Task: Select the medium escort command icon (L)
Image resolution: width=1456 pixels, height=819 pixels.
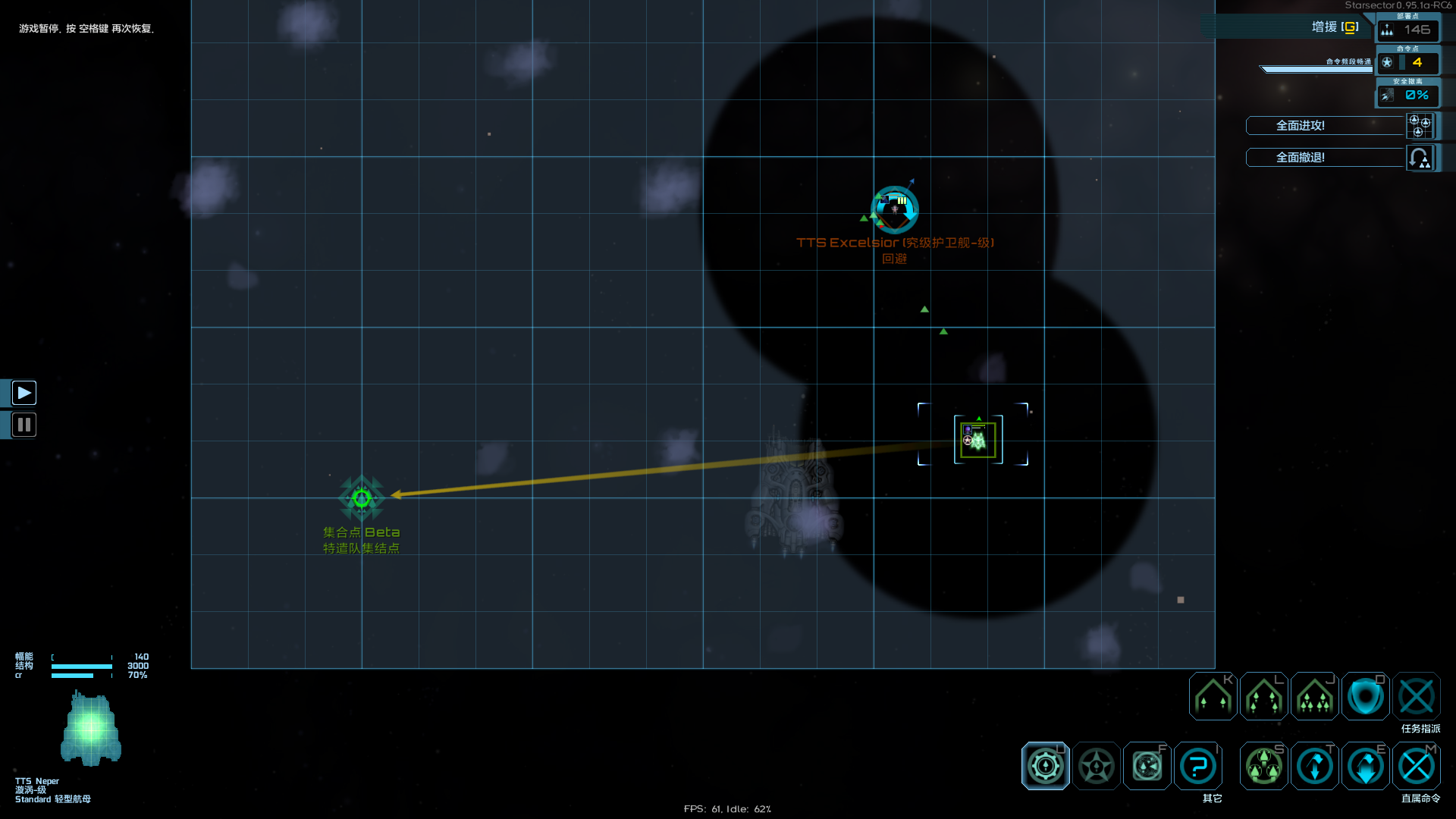Action: tap(1263, 696)
